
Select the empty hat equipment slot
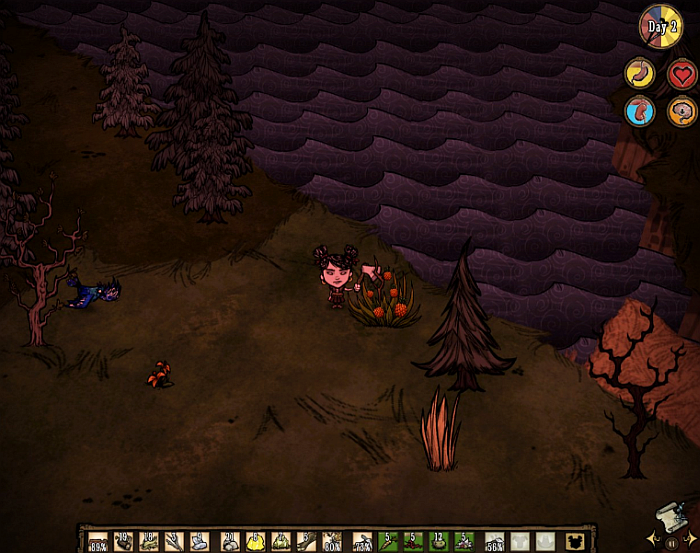coord(546,541)
